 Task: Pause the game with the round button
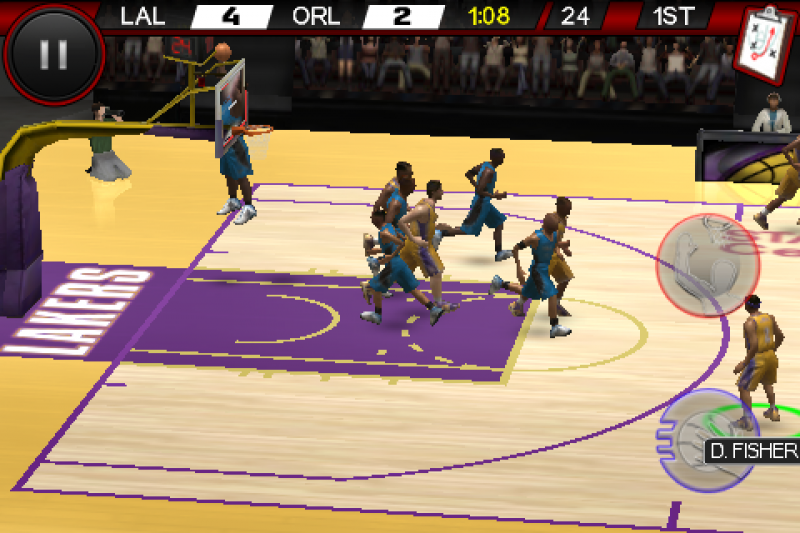[x=53, y=53]
